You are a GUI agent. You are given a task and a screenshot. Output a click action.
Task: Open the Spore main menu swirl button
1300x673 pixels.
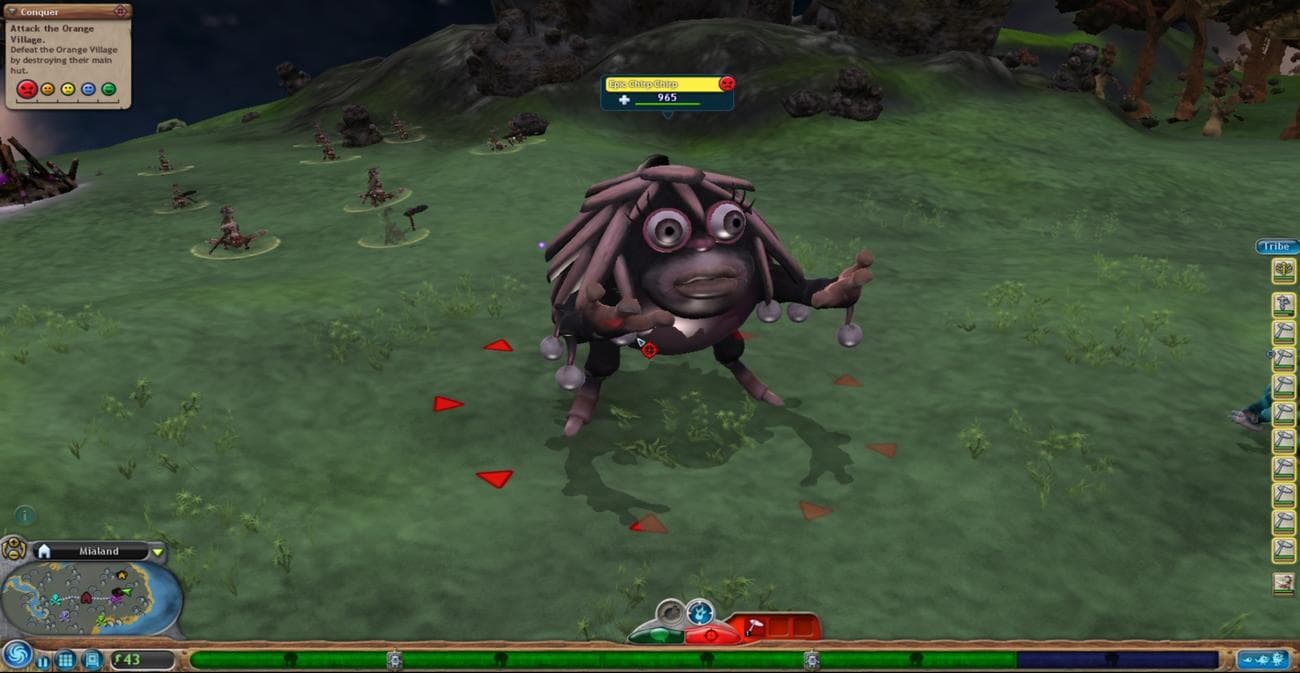click(x=16, y=655)
